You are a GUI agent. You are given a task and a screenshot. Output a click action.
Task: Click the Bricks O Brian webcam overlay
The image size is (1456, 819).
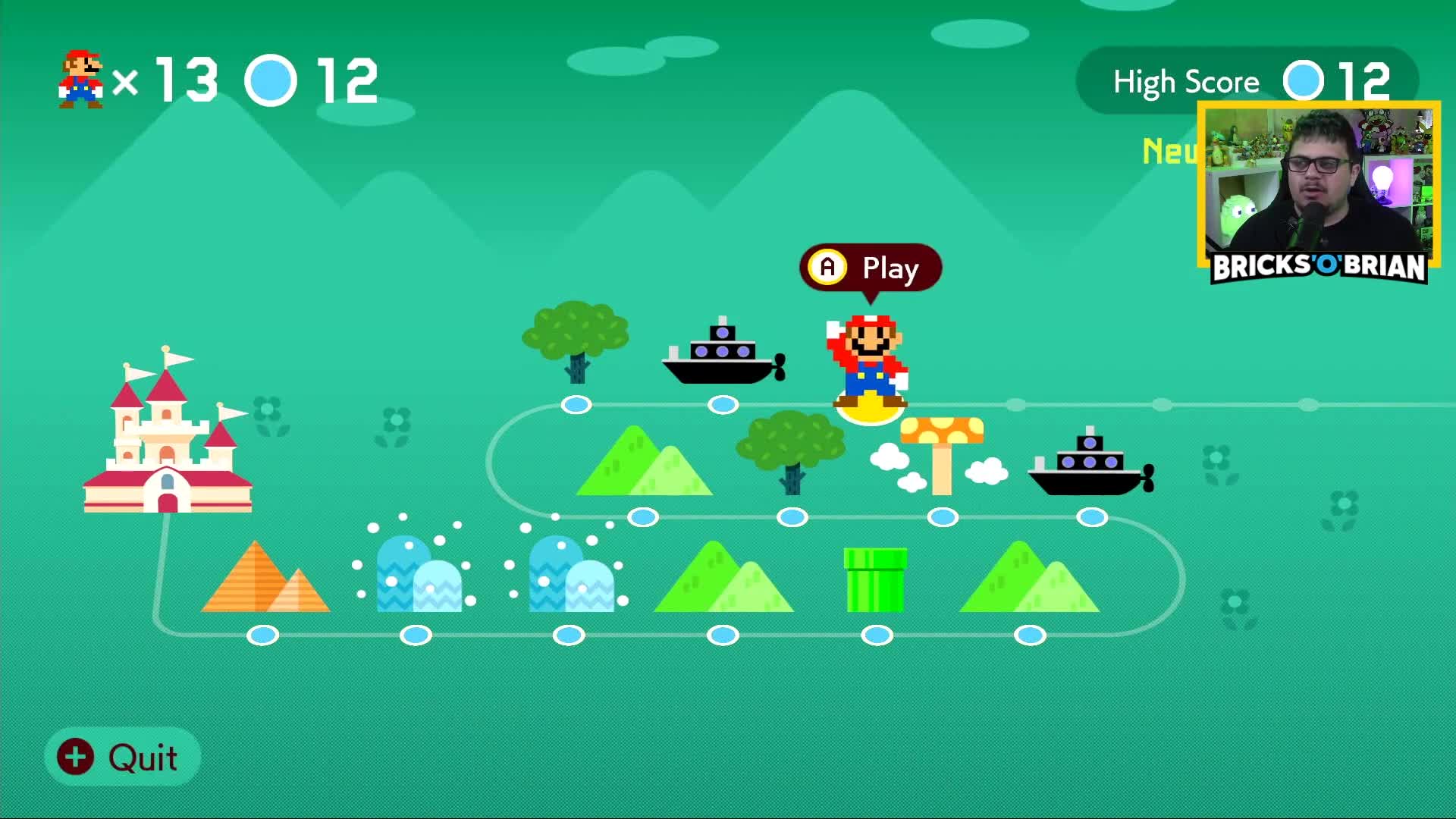pyautogui.click(x=1319, y=190)
